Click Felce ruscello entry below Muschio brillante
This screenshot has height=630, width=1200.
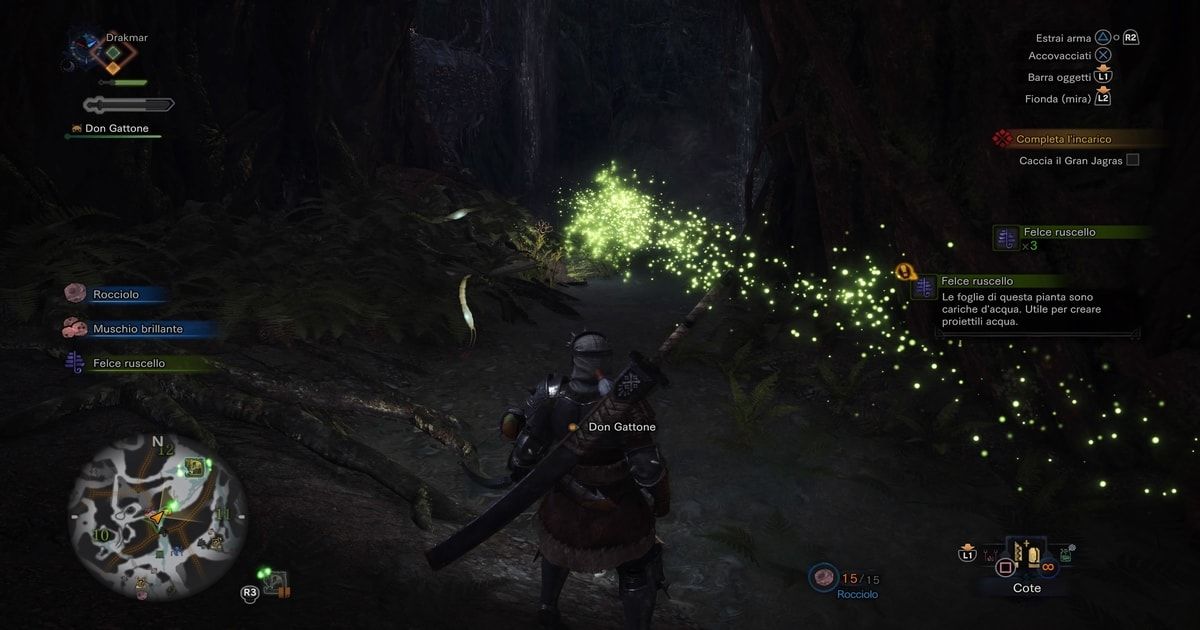tap(128, 363)
